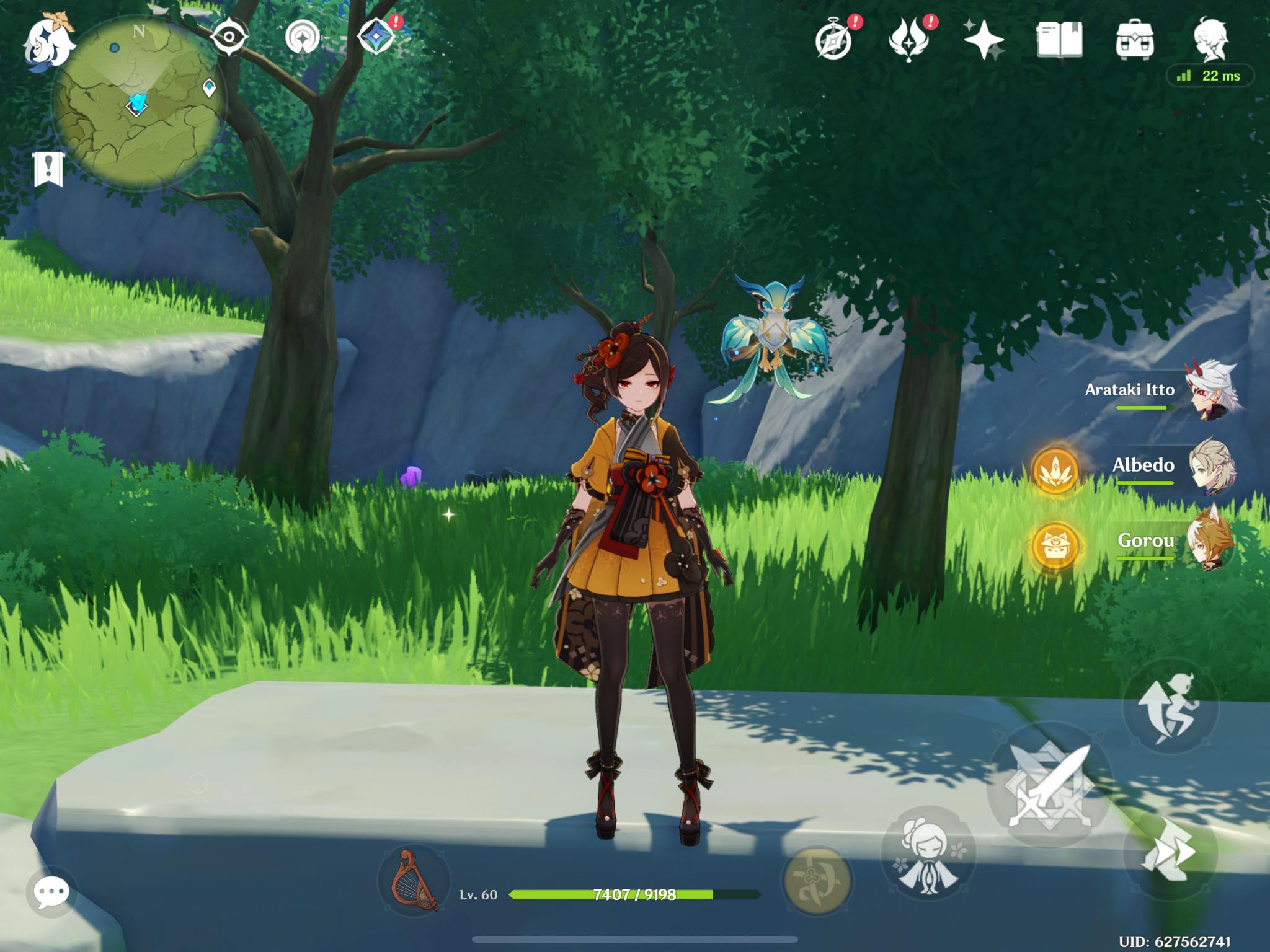Open the quest banner exclamation icon
This screenshot has height=952, width=1270.
(48, 169)
